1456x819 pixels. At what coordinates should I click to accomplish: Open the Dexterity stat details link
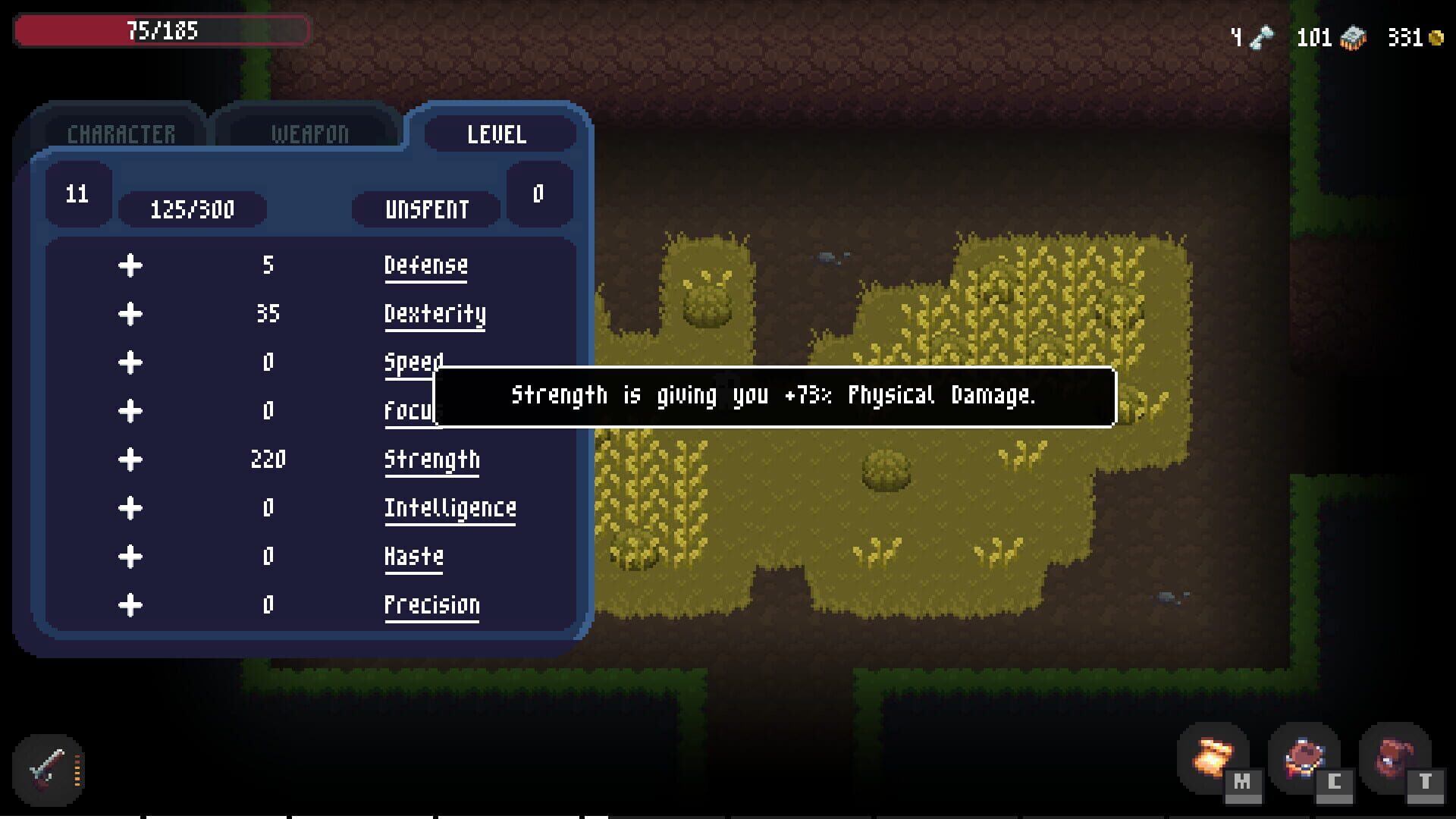[435, 313]
